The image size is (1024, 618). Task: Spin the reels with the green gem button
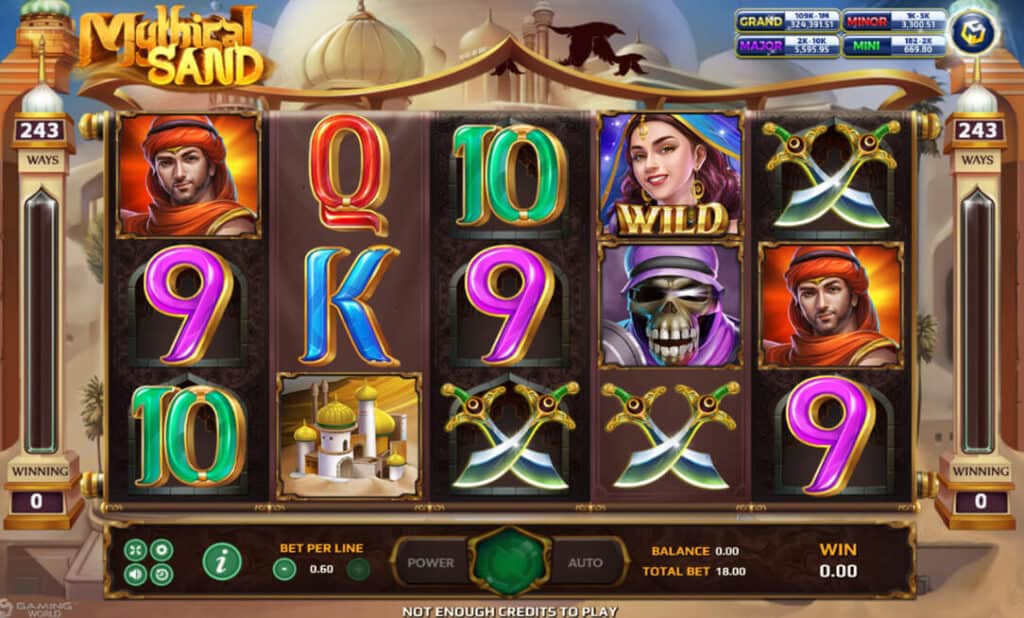coord(511,562)
